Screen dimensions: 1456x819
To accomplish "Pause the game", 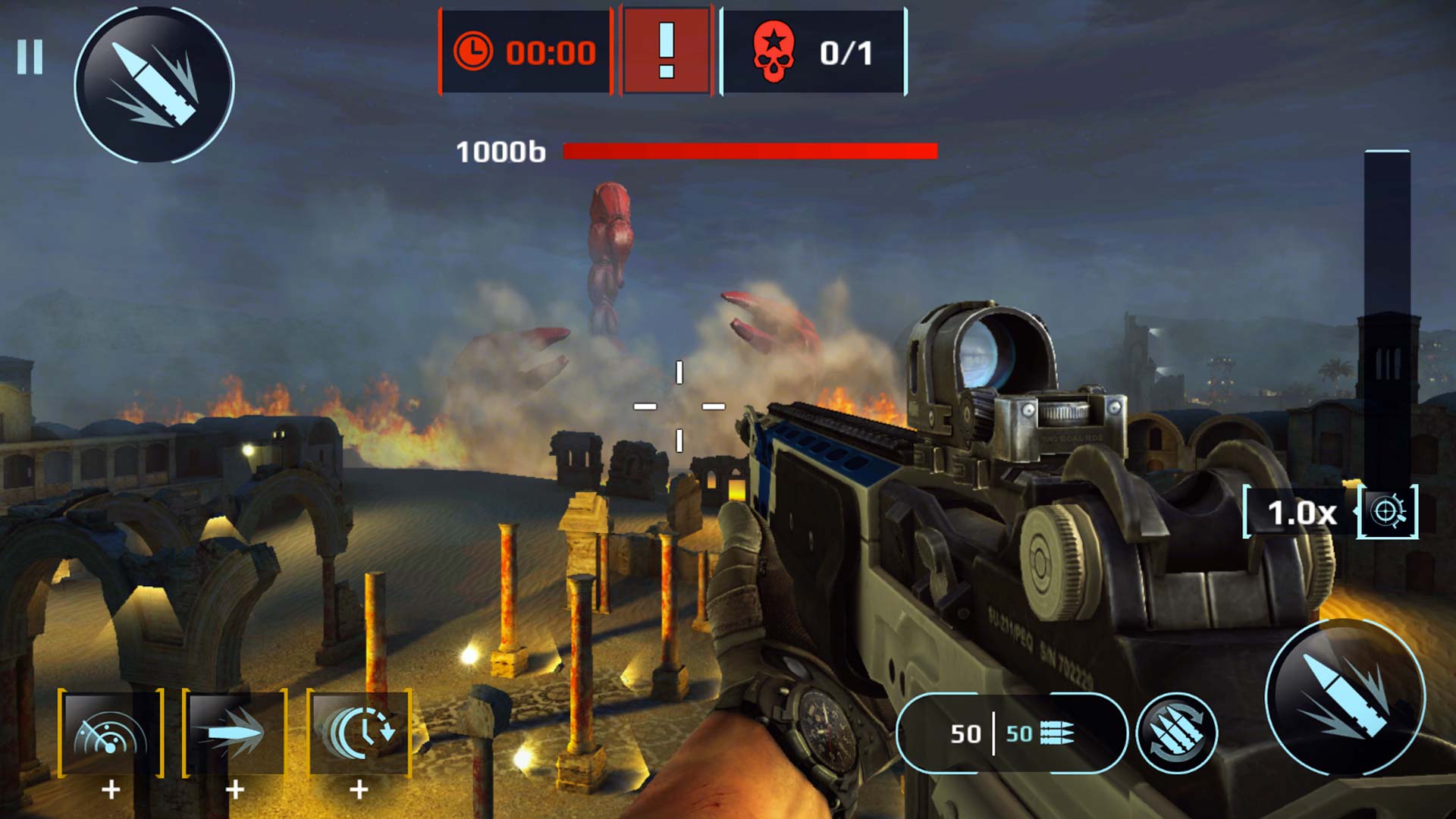I will (x=30, y=55).
